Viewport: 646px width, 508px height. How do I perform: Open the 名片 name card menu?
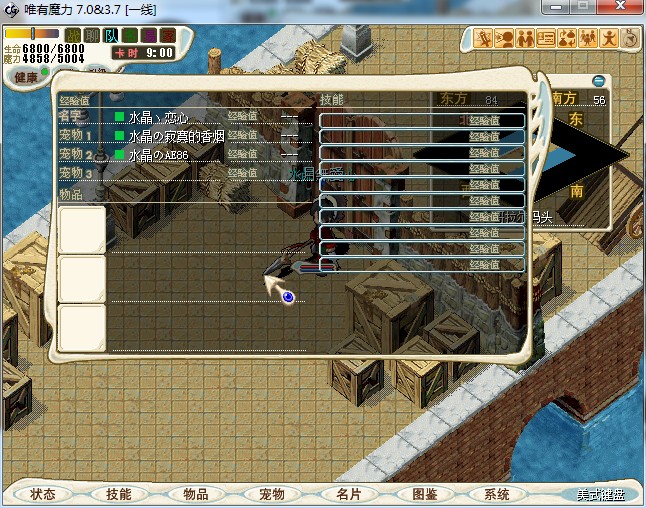tap(347, 494)
